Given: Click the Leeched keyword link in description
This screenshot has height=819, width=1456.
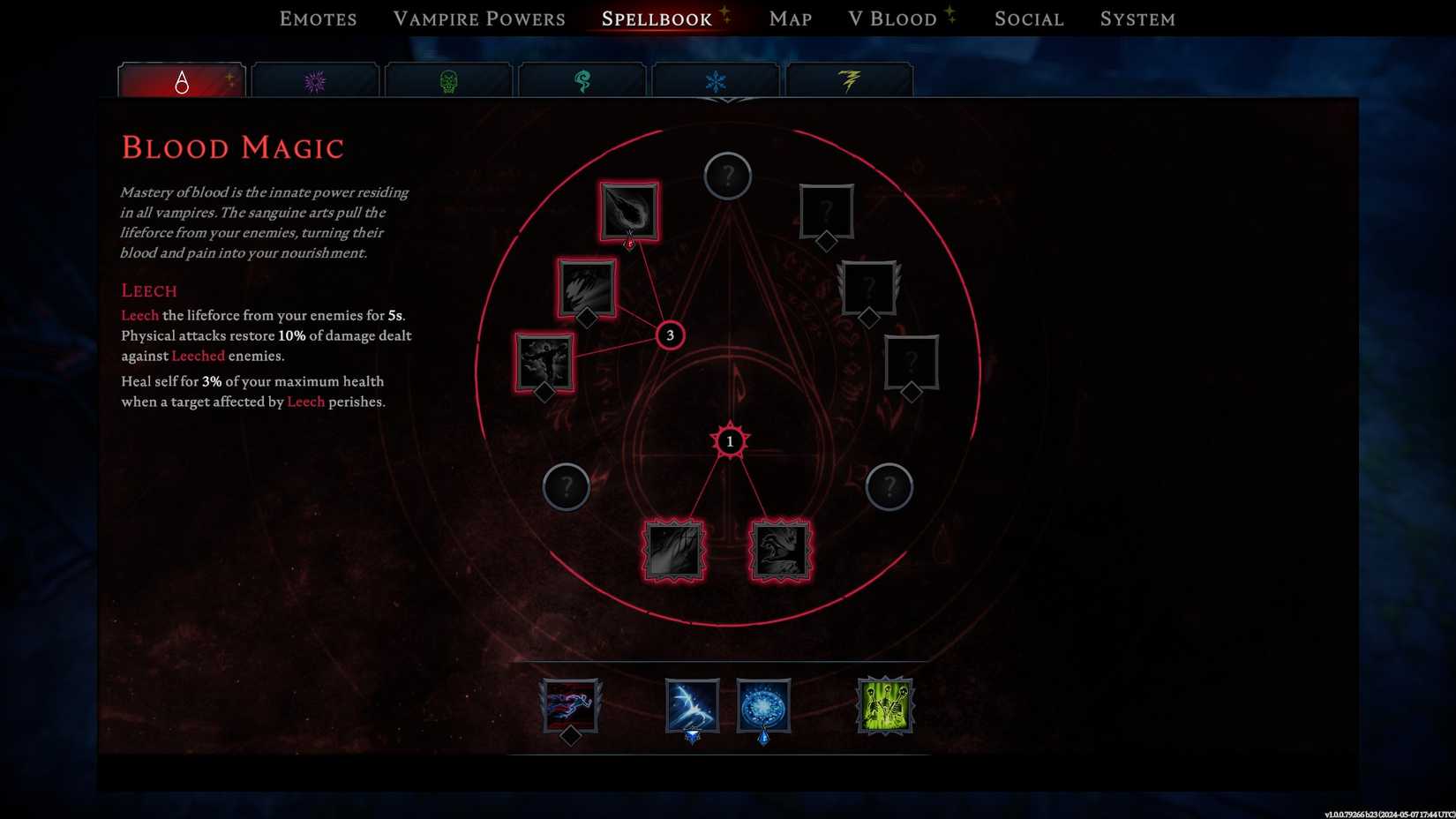Looking at the screenshot, I should click(197, 356).
